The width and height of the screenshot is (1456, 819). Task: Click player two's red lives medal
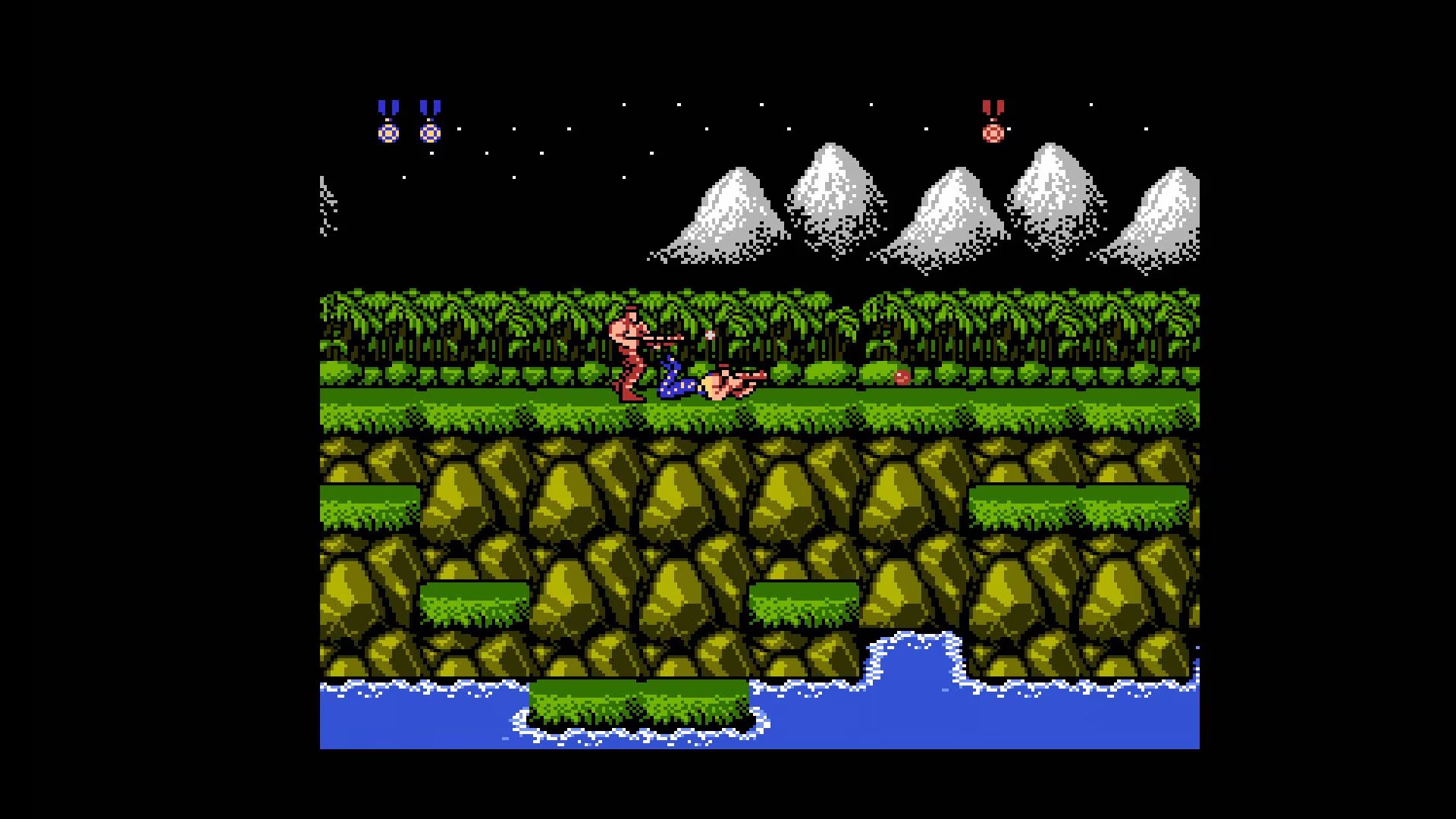[x=993, y=123]
